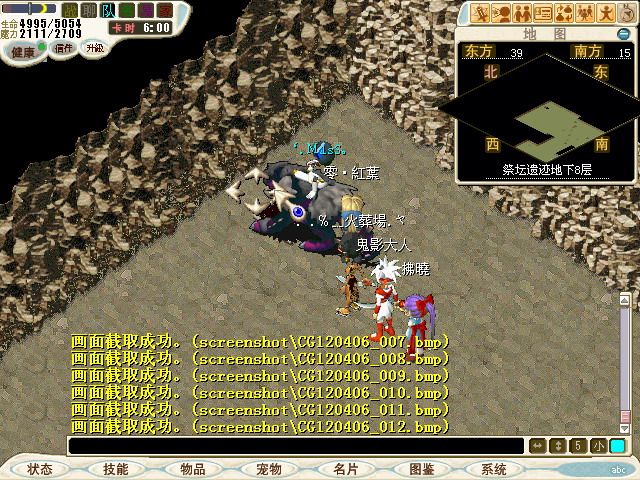Open the 物品 (Items) menu

pos(193,469)
